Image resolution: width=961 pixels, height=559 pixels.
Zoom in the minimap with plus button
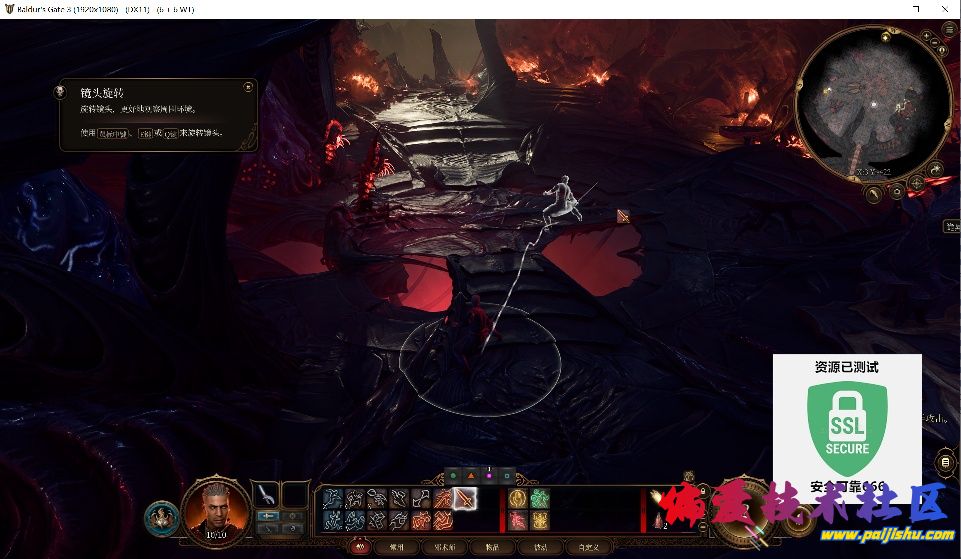926,36
